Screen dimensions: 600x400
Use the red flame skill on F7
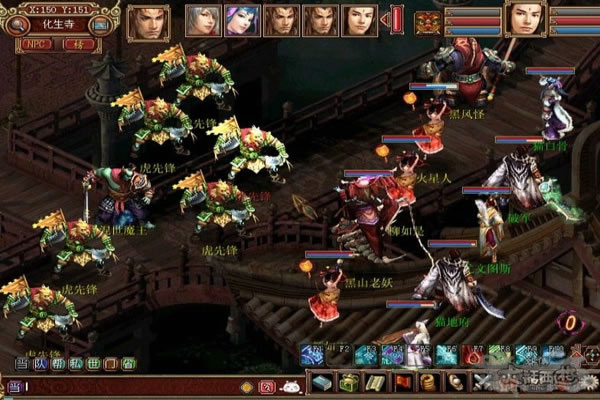pyautogui.click(x=472, y=354)
